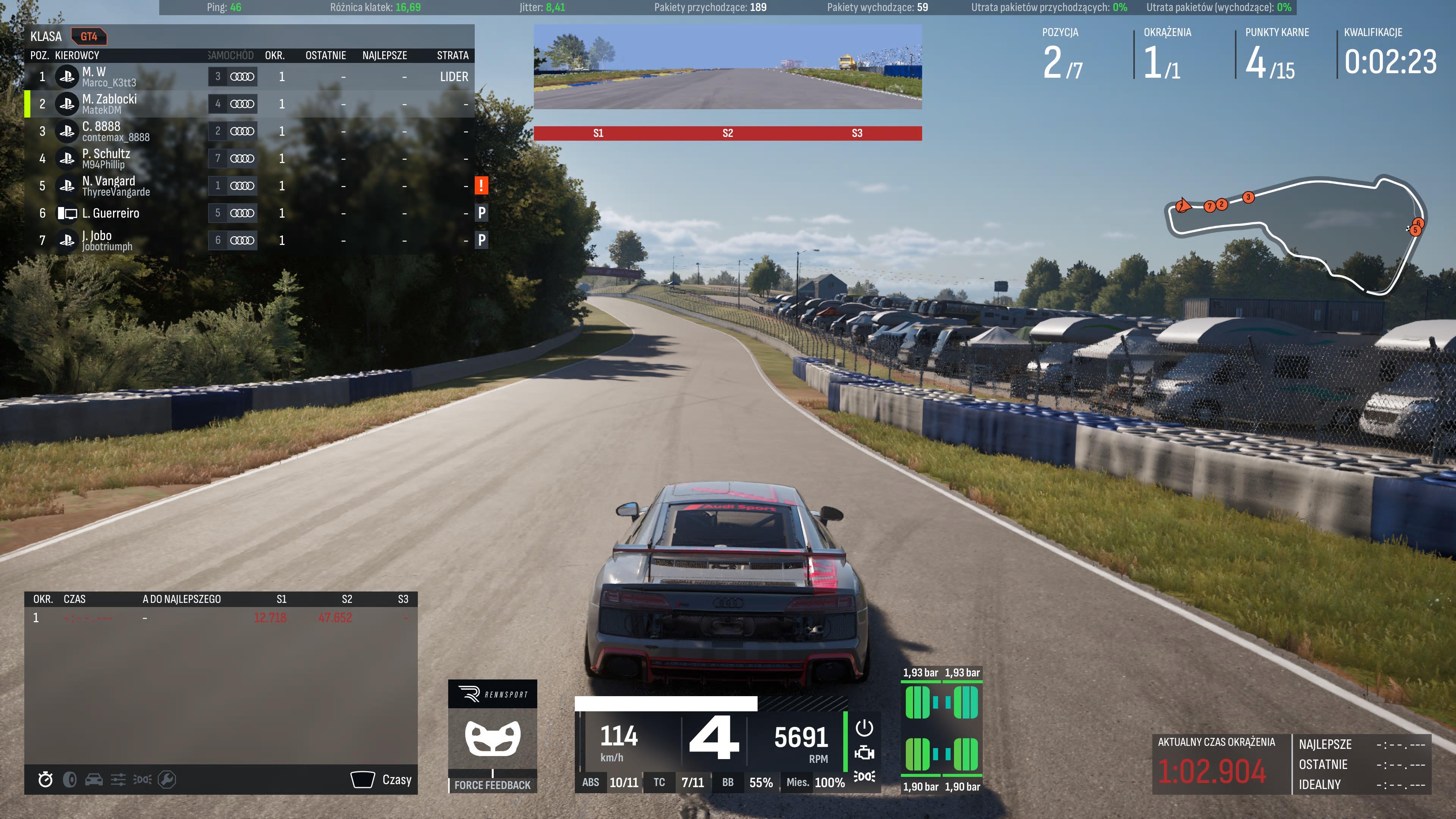The image size is (1456, 819).
Task: Click the GT4 class badge
Action: 89,37
